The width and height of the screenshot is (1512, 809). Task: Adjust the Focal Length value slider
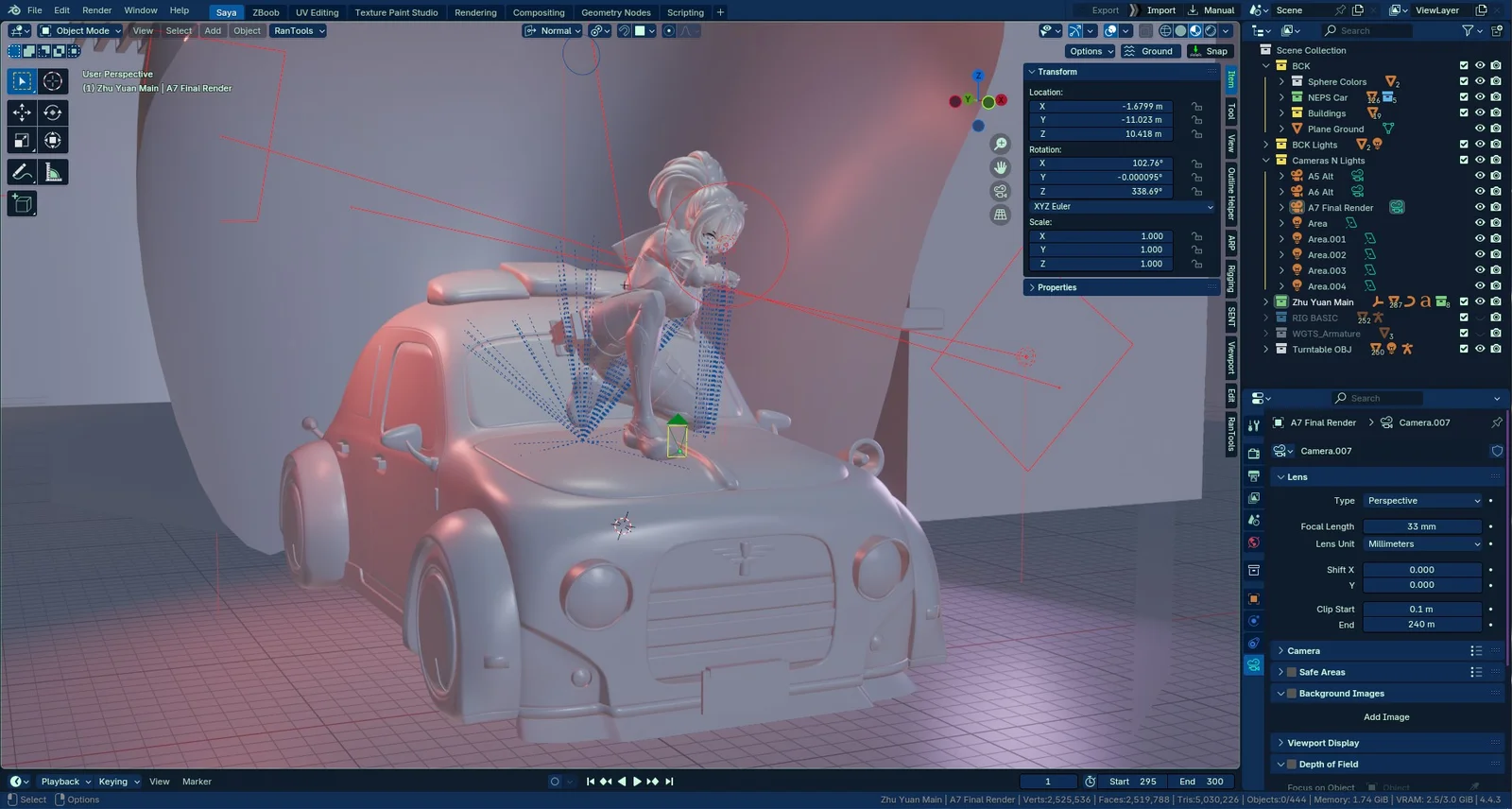pos(1422,526)
